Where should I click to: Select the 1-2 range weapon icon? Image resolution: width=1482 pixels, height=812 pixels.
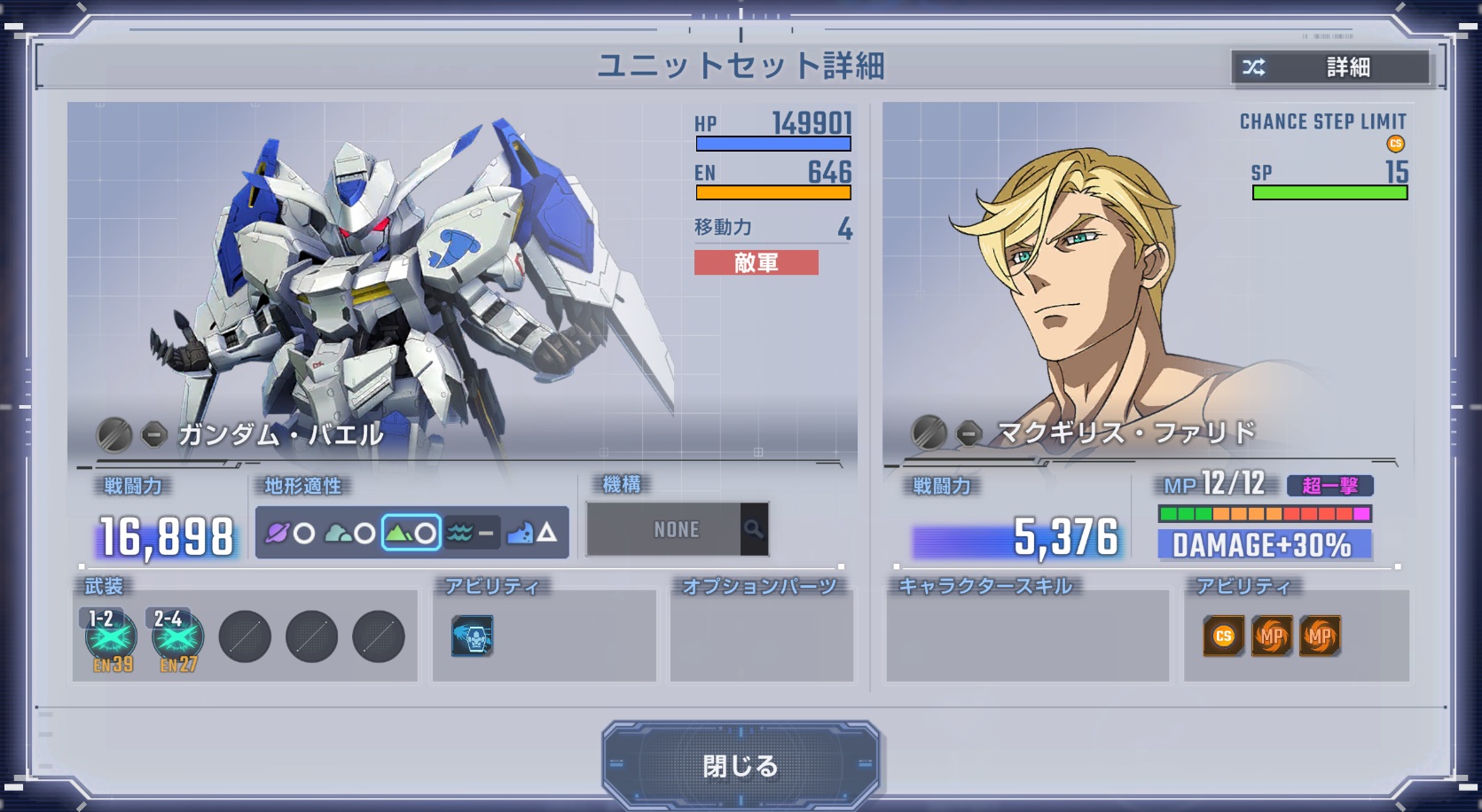pos(111,637)
